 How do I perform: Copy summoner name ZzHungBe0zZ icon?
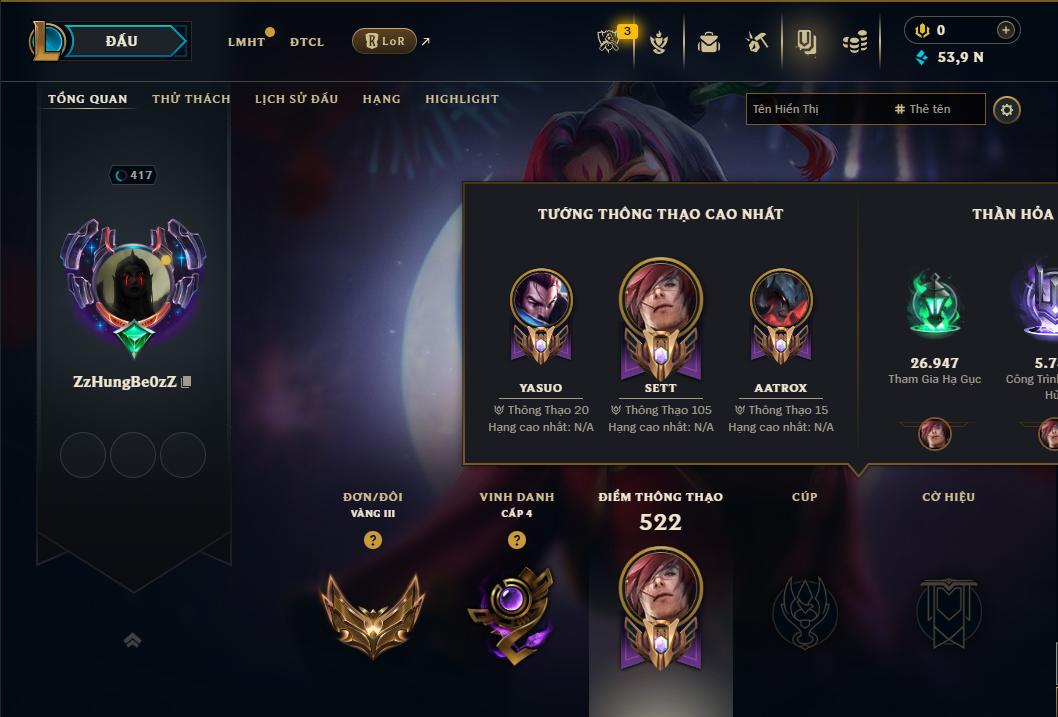[x=186, y=382]
